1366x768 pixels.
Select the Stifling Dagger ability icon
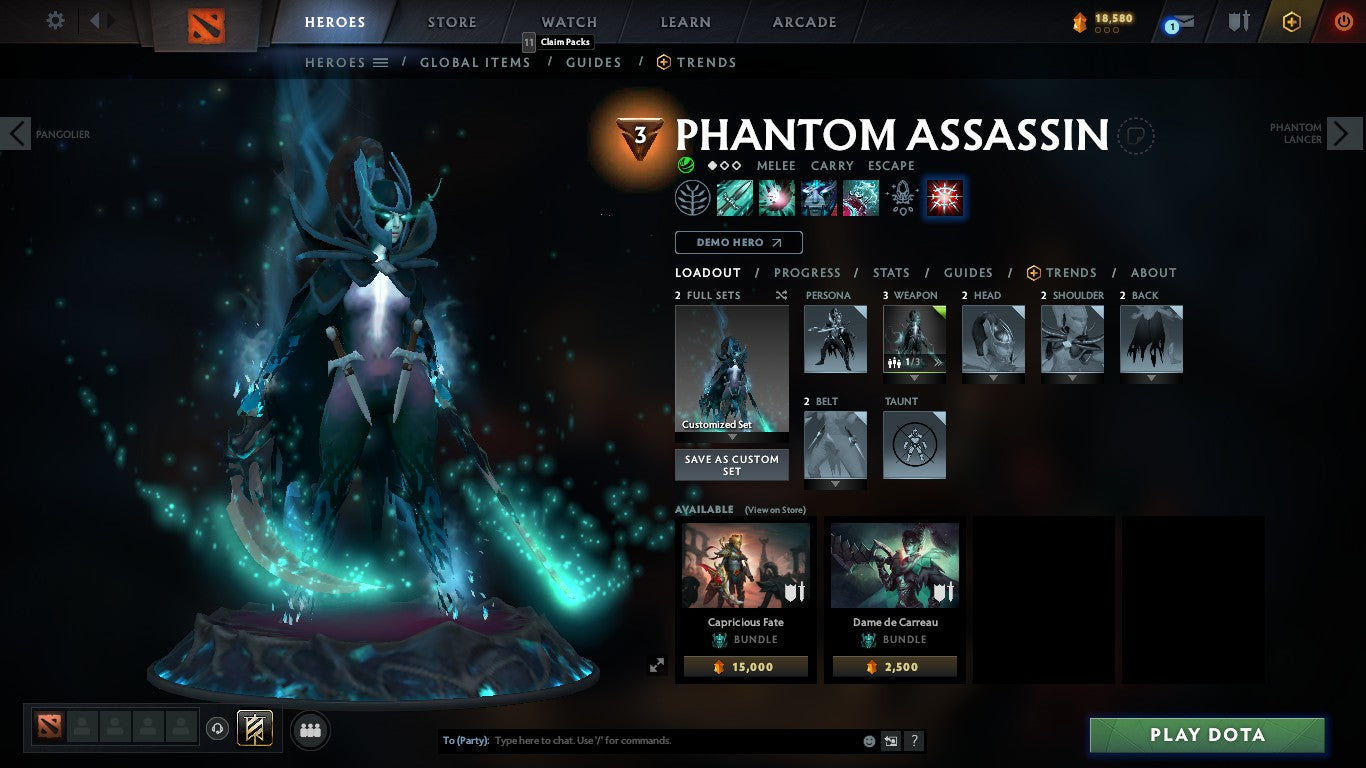(735, 197)
